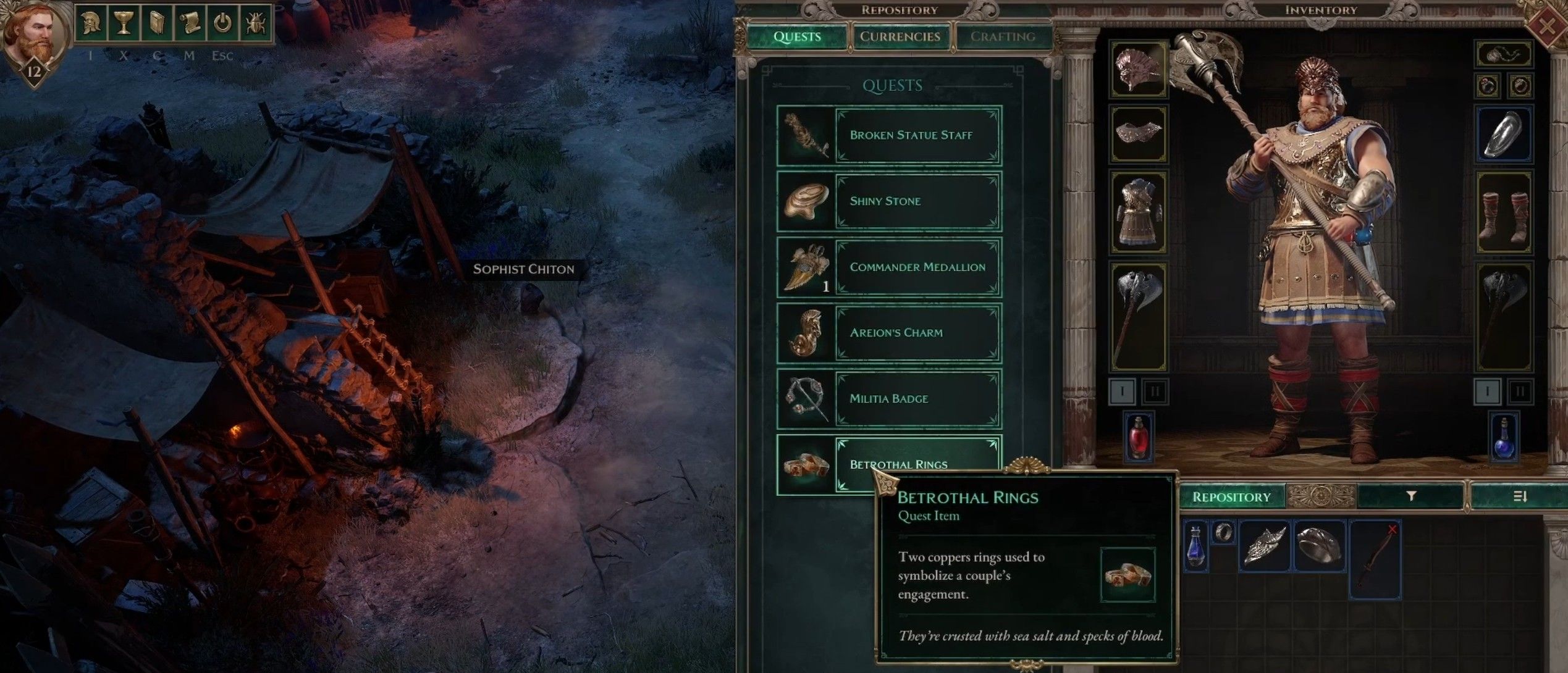The width and height of the screenshot is (1568, 673).
Task: Switch to the Currencies tab
Action: (900, 36)
